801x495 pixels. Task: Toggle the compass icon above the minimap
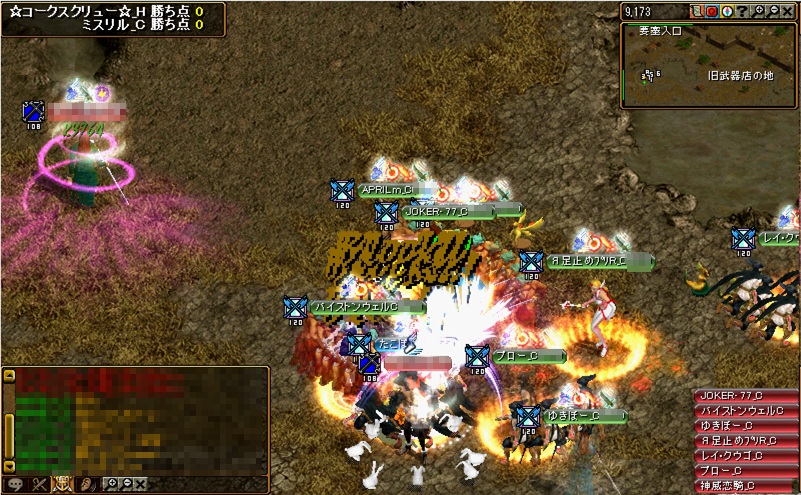726,11
